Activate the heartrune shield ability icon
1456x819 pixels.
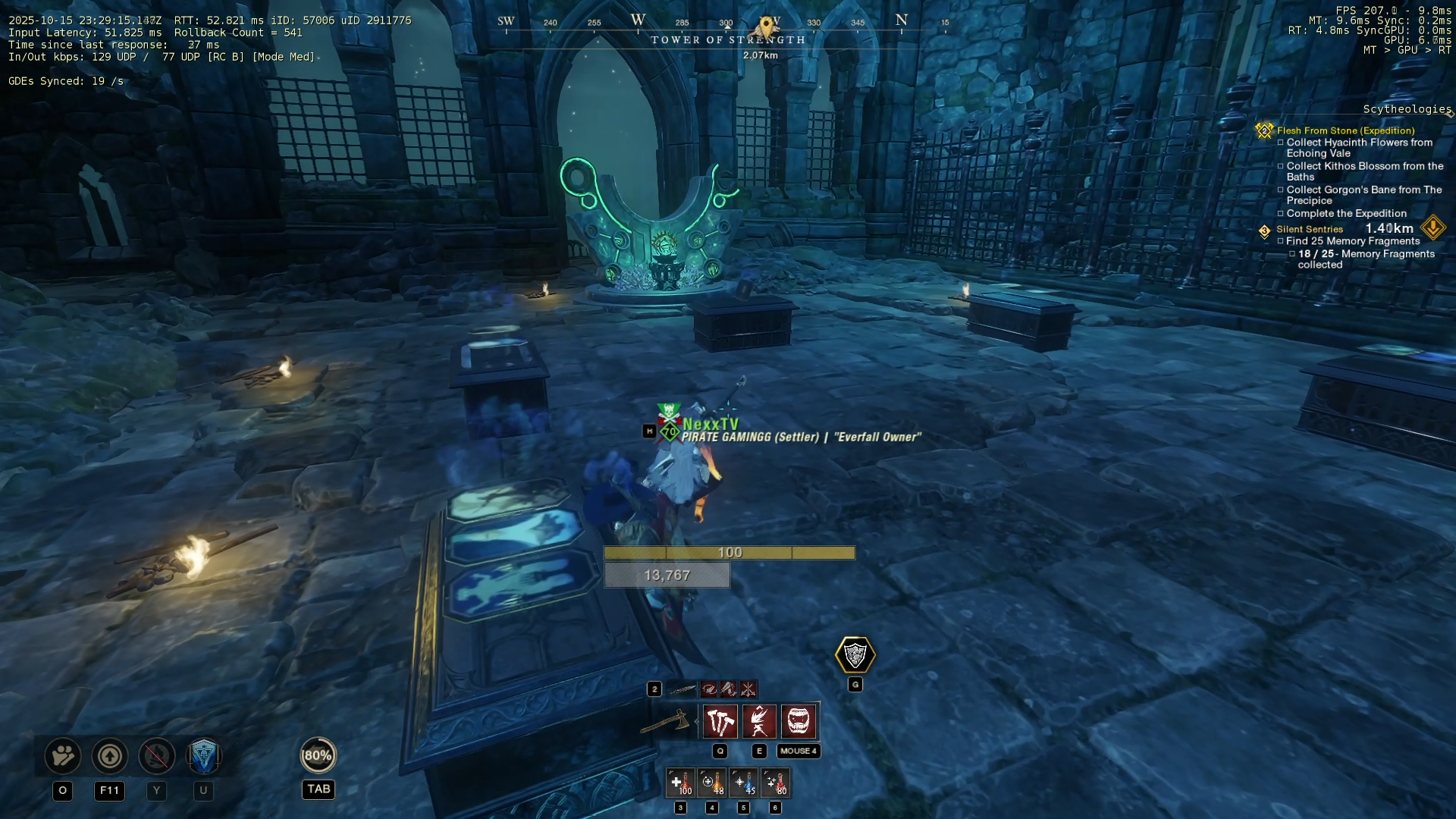click(855, 655)
